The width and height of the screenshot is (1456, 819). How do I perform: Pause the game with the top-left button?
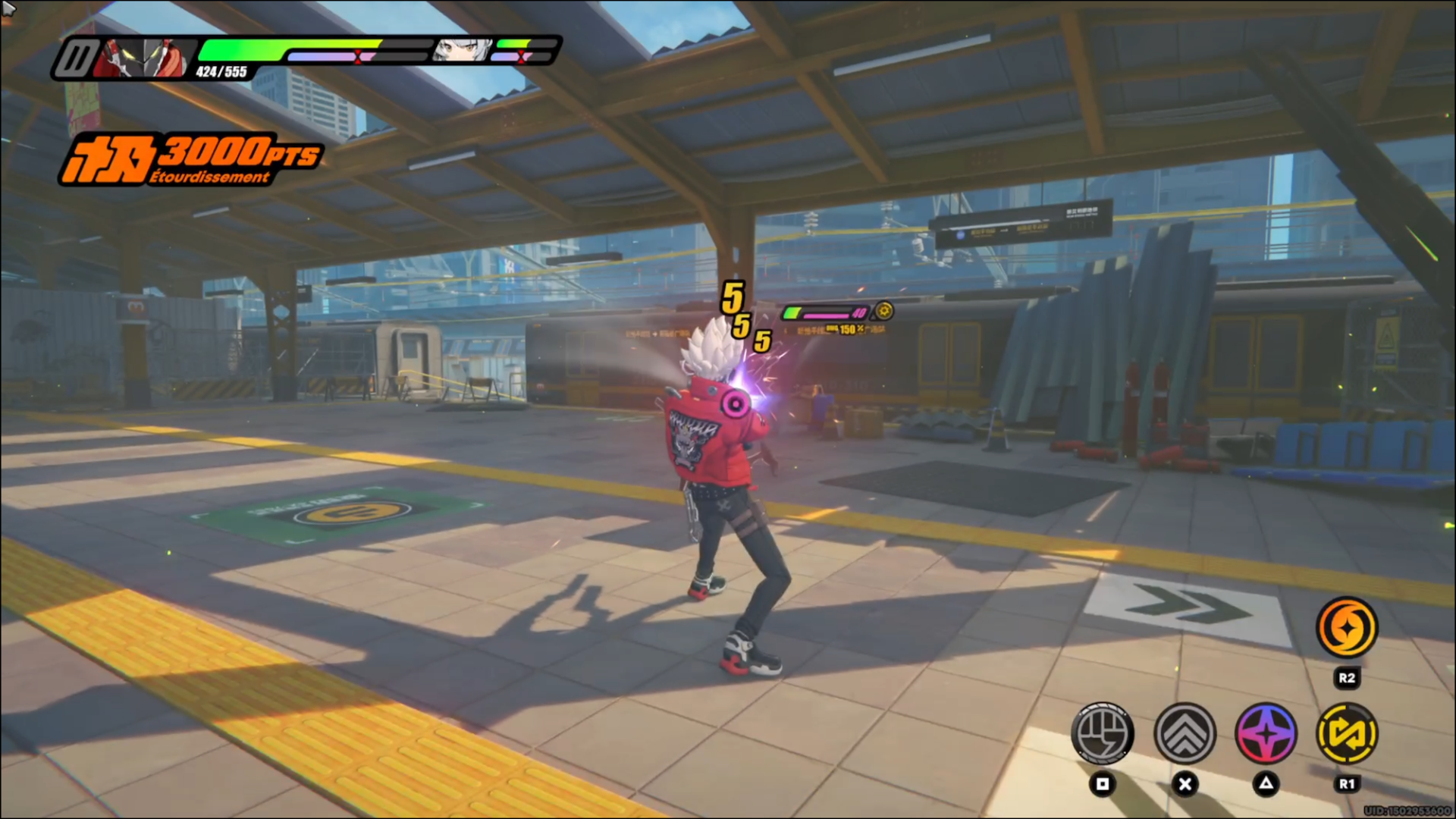[75, 58]
